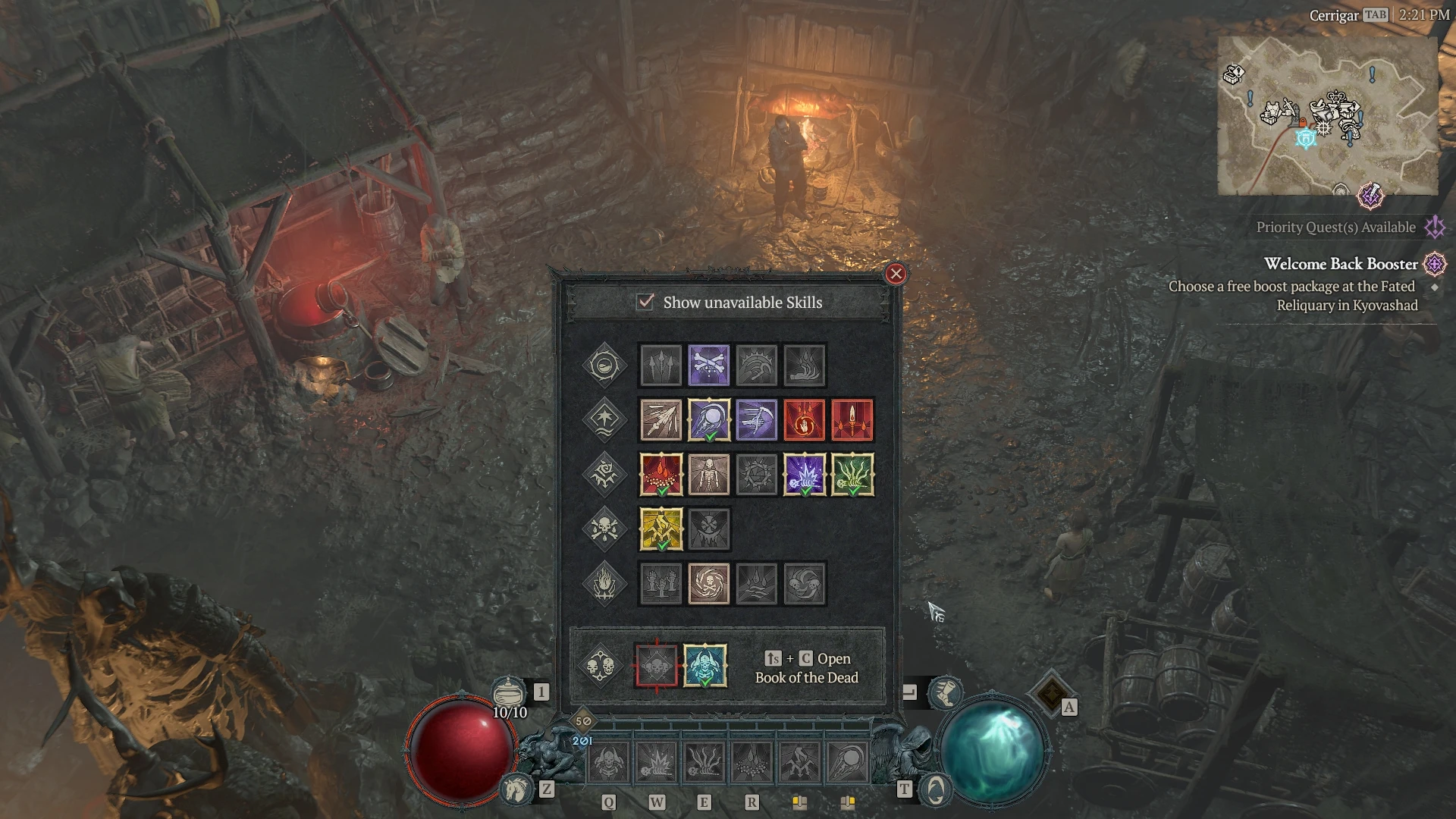The height and width of the screenshot is (819, 1456).
Task: Select the teal Golem summon skill
Action: pos(704,666)
